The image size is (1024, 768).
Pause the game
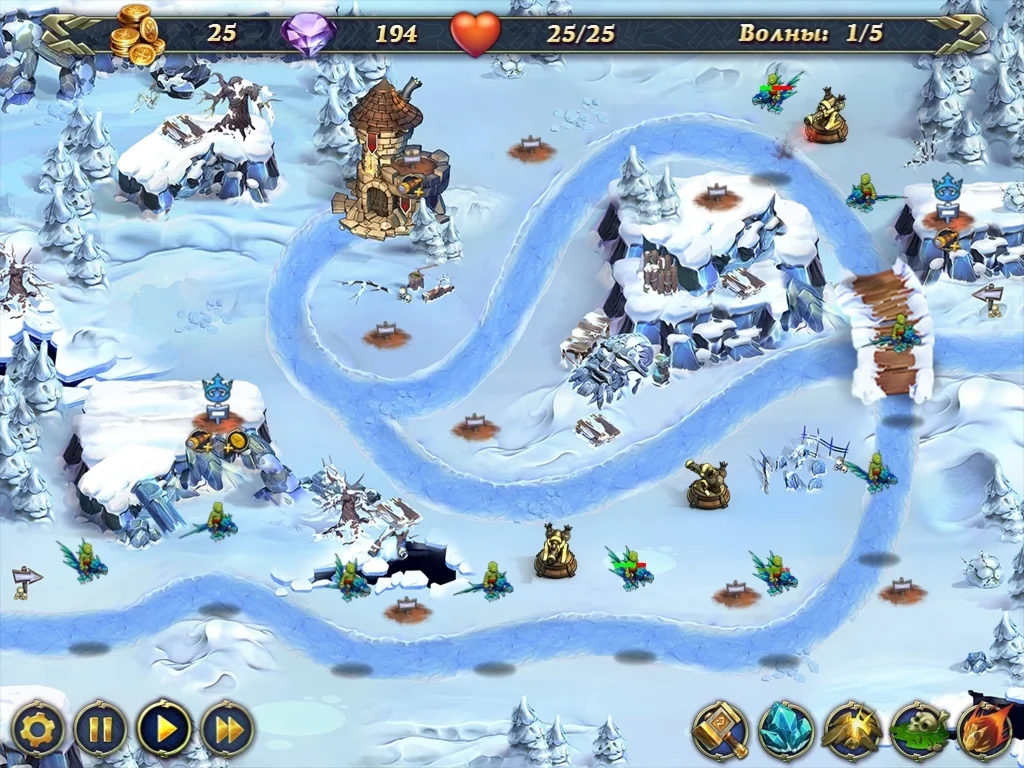click(101, 728)
